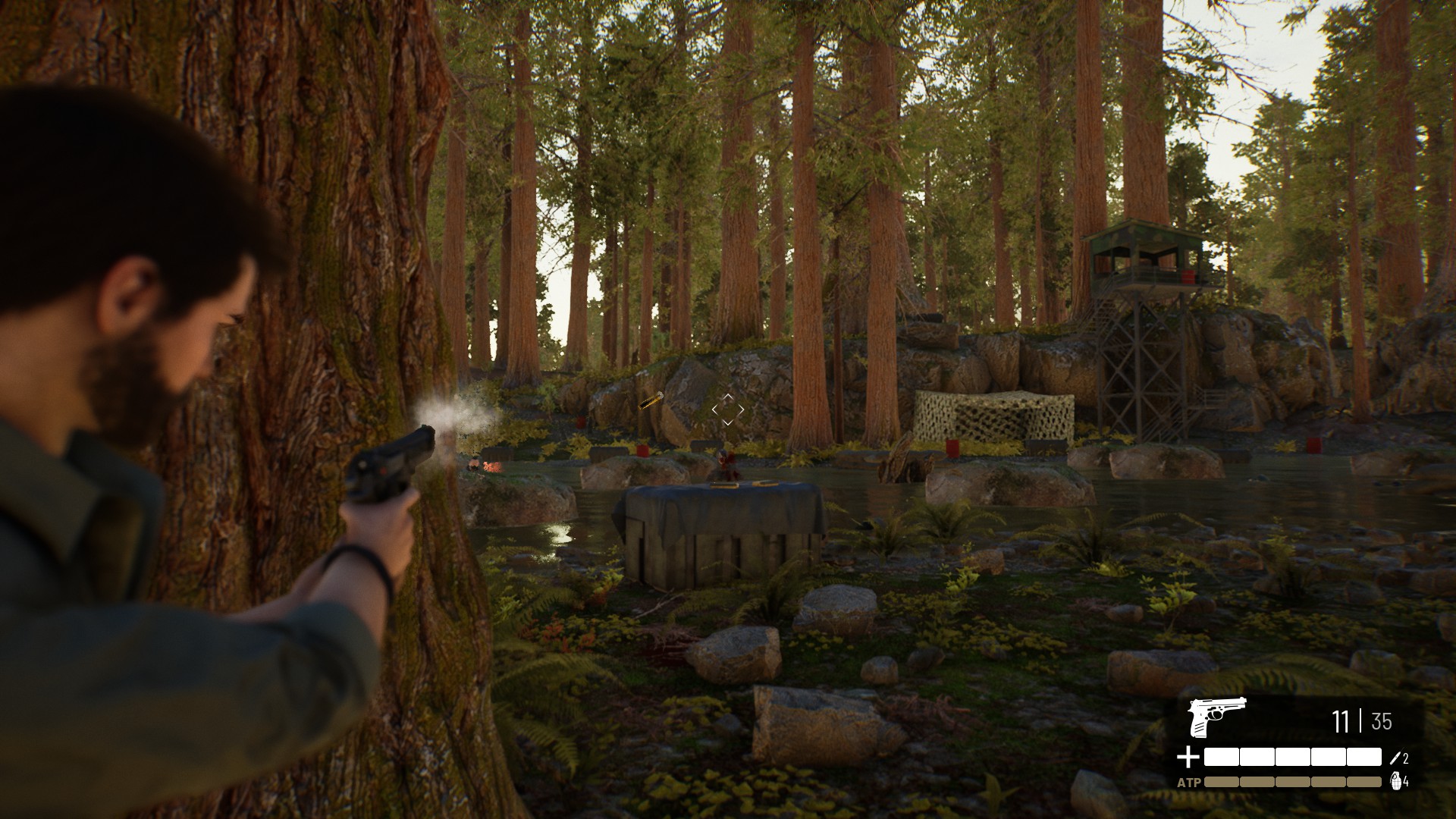Select the equipped pistol weapon icon
The image size is (1456, 819).
click(x=1216, y=717)
